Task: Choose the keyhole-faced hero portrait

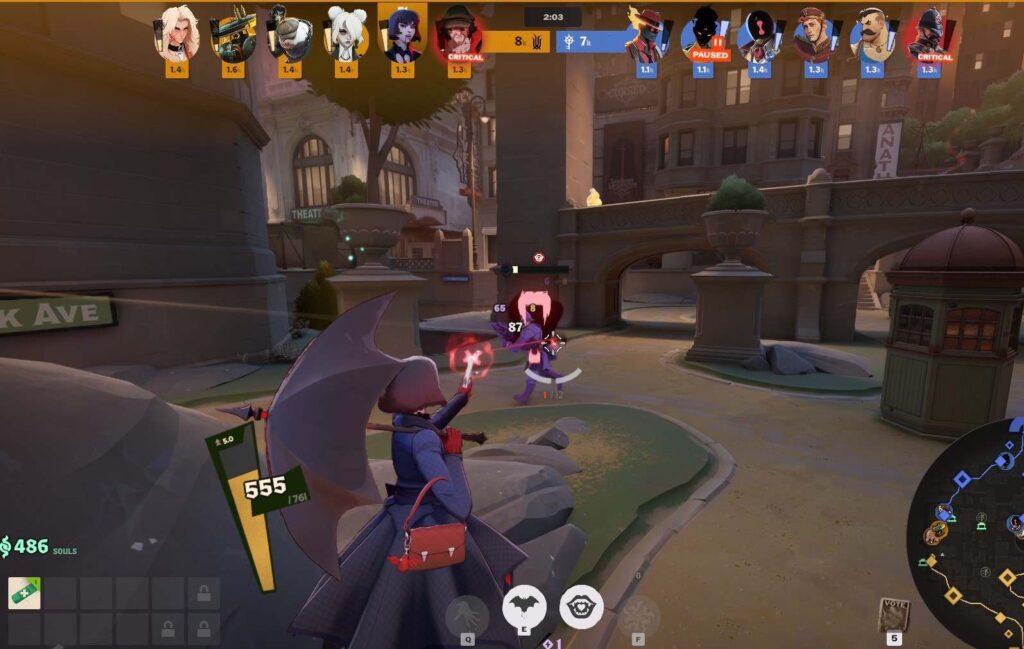Action: pyautogui.click(x=759, y=36)
